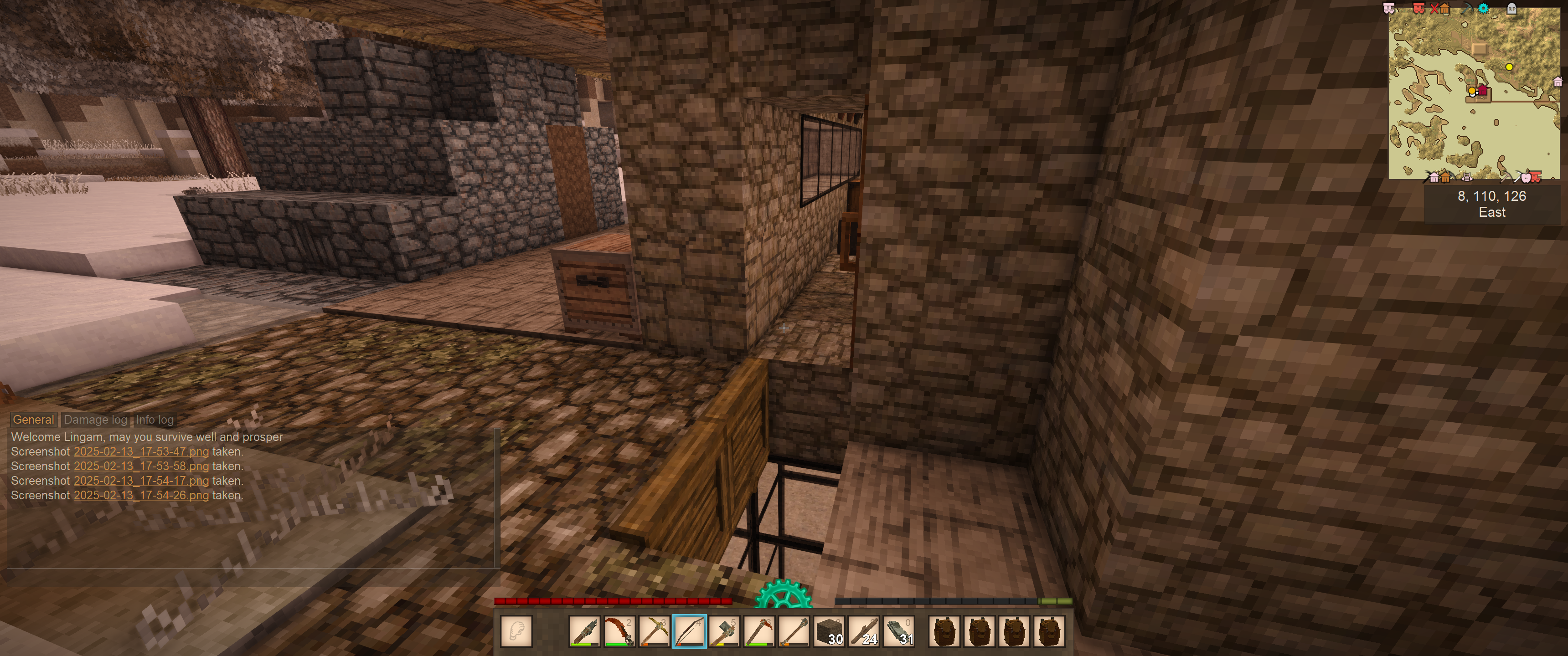Select the offhand slot with hand outline
The image size is (1568, 656).
click(x=516, y=630)
